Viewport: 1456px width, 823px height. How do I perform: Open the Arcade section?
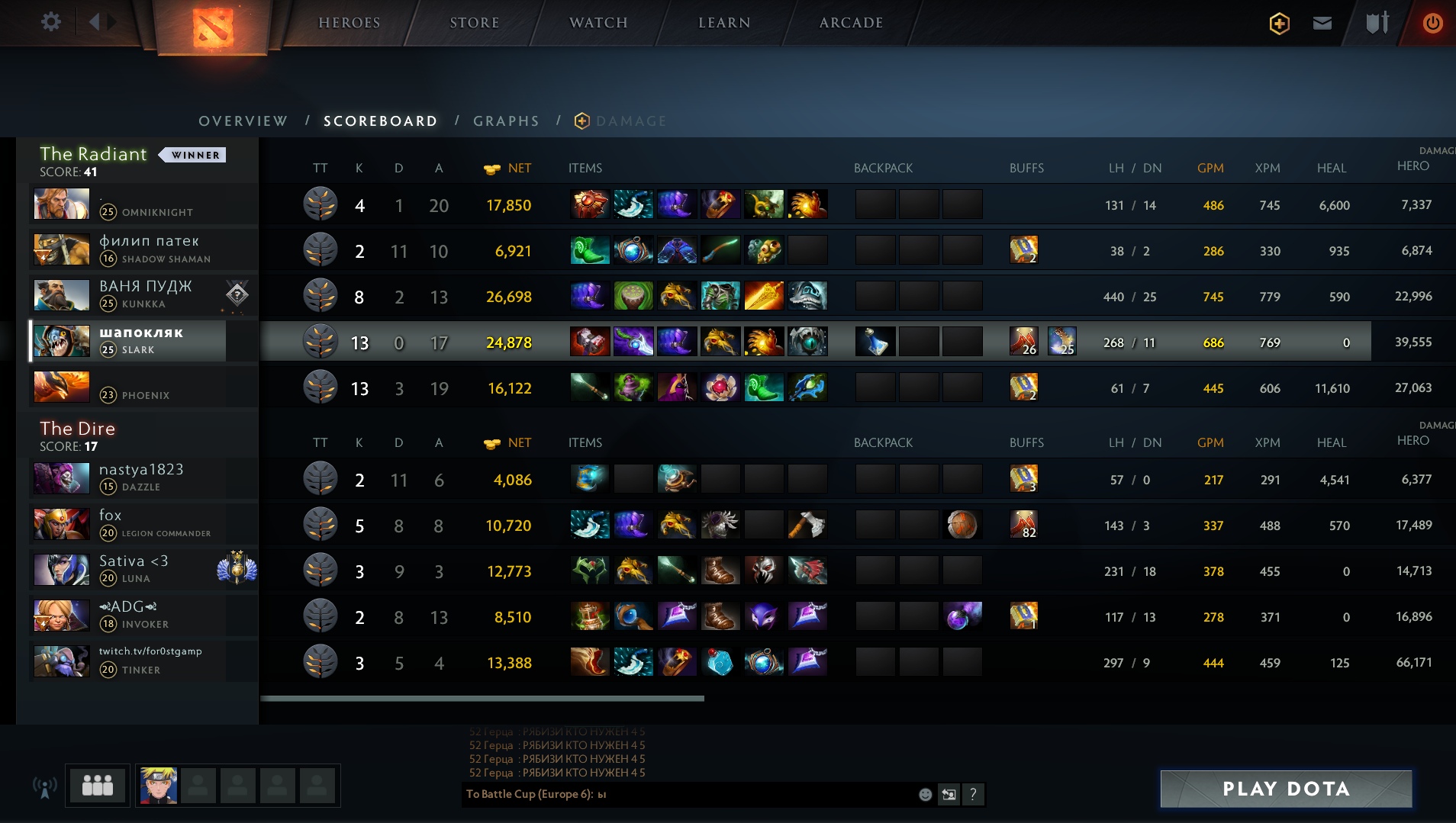coord(851,23)
